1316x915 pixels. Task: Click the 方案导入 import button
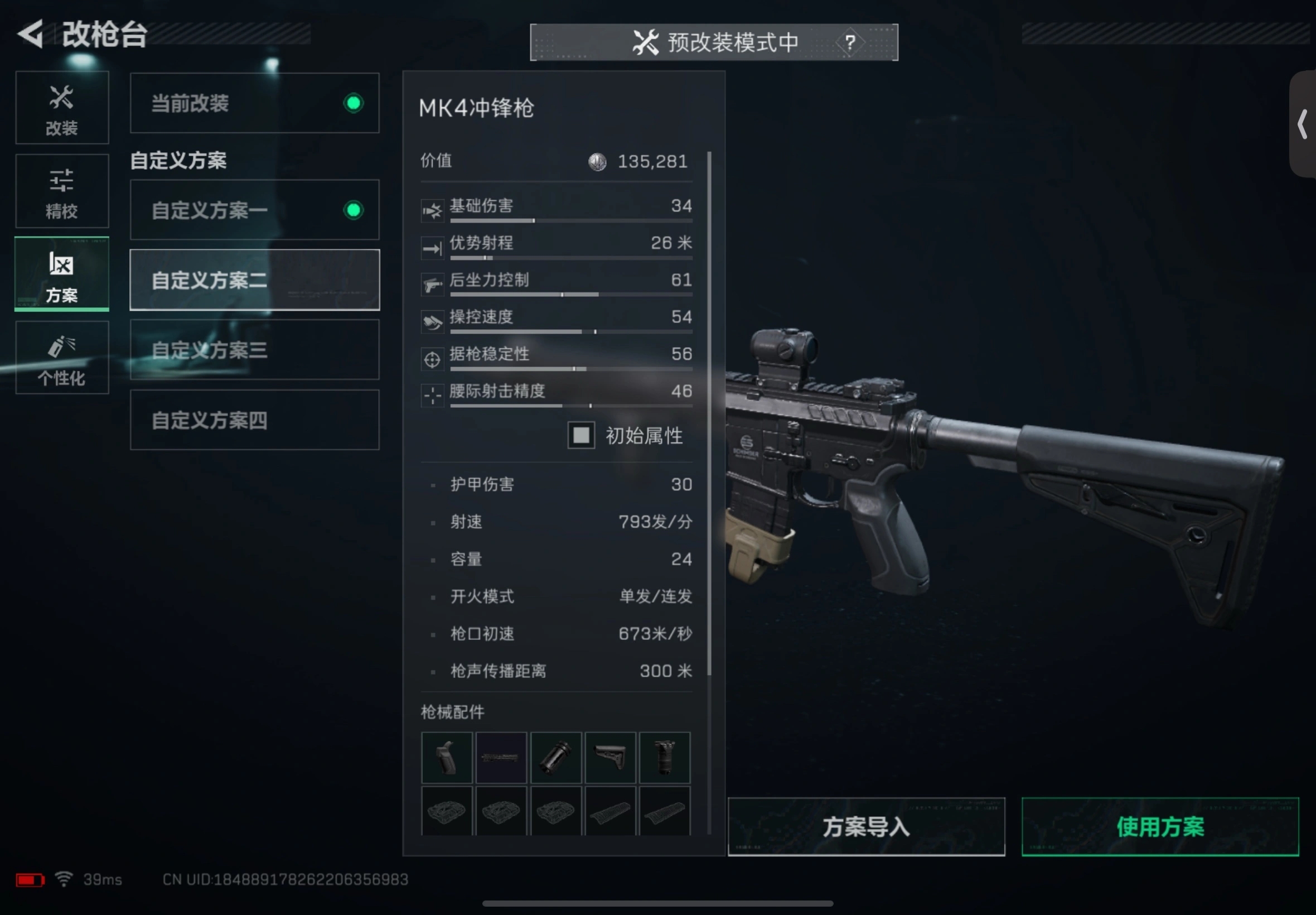(865, 826)
